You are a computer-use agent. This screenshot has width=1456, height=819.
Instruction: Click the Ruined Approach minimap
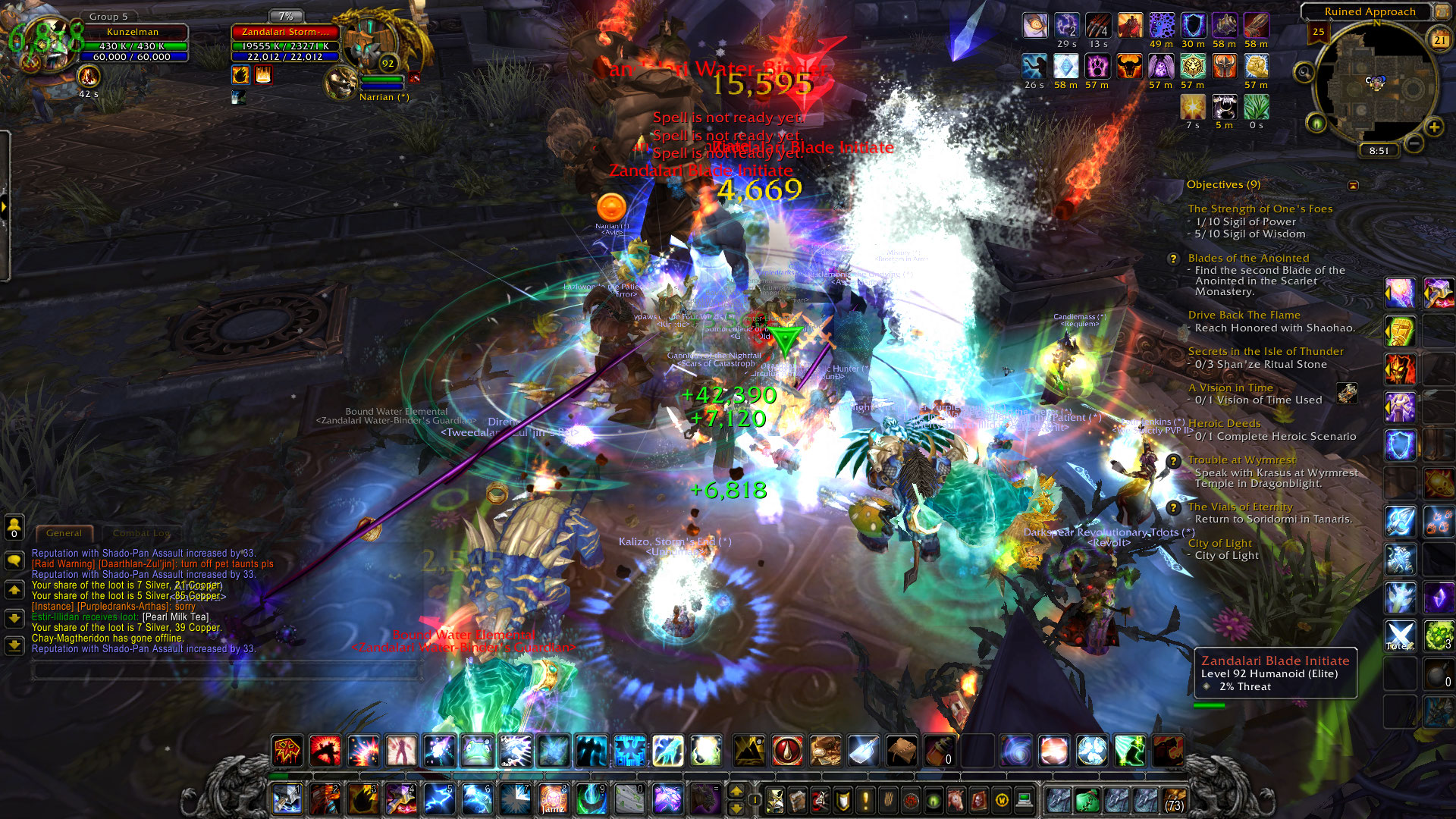click(x=1376, y=87)
